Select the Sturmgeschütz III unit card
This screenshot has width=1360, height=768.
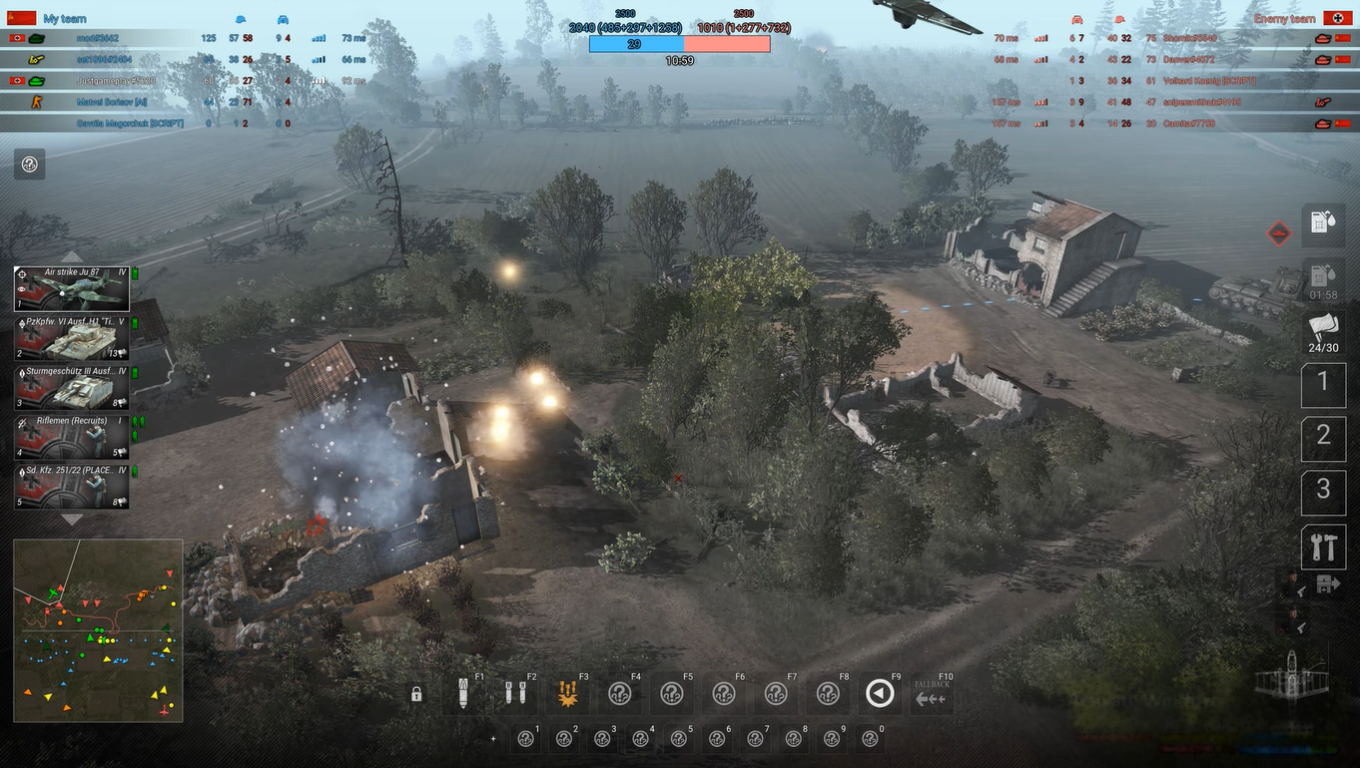[x=70, y=387]
